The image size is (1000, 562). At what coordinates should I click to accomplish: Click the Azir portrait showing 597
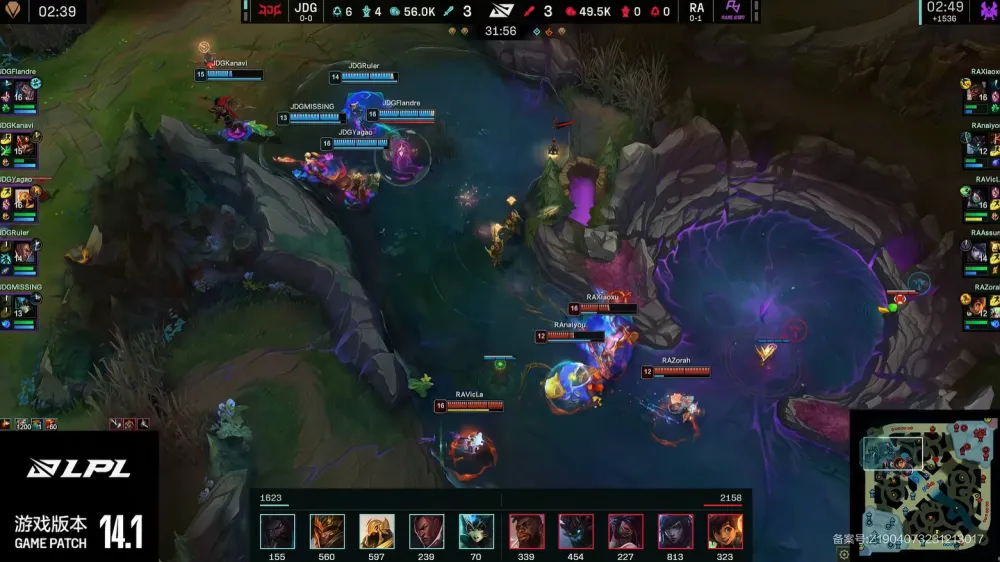pyautogui.click(x=377, y=531)
